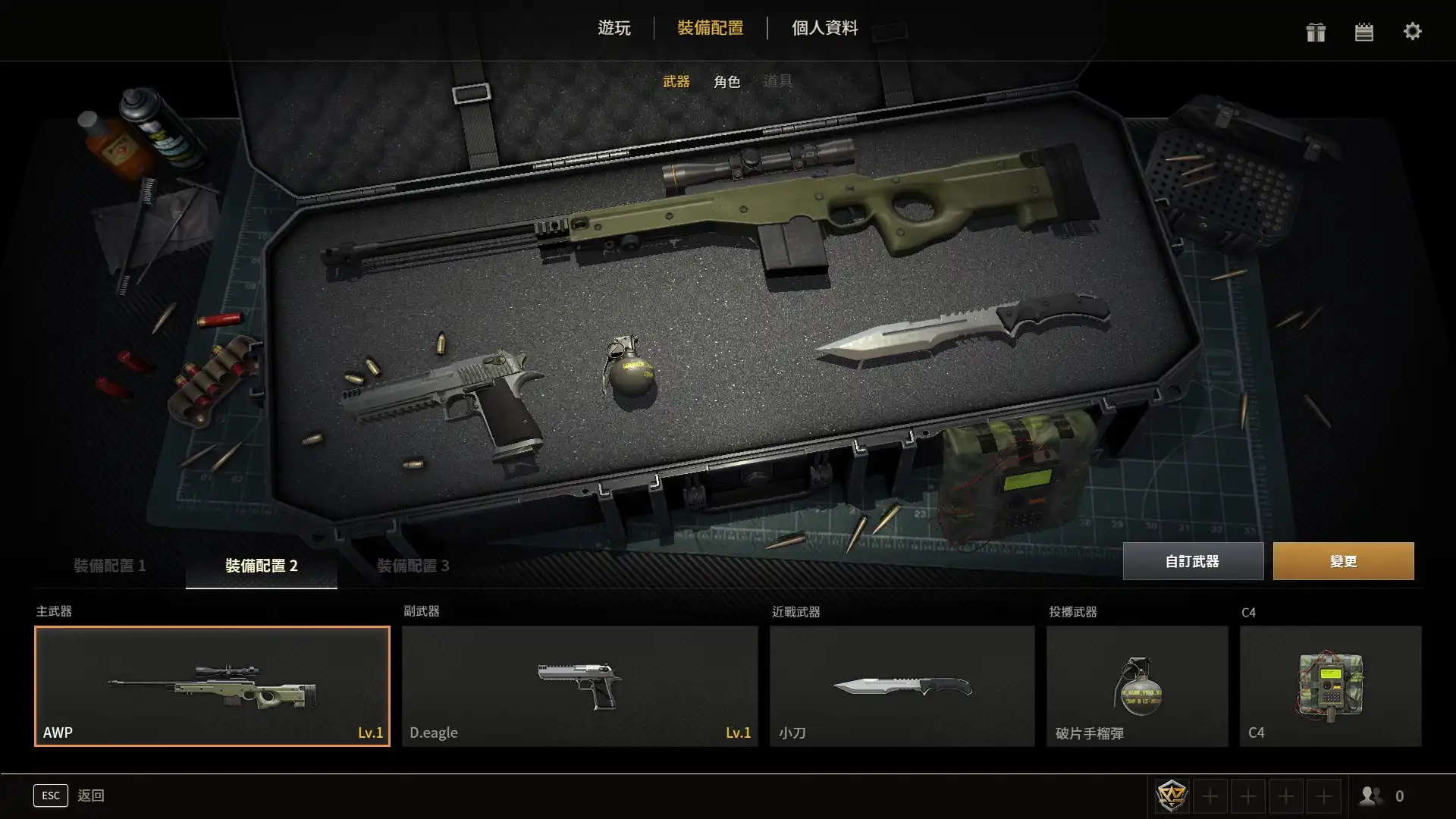Select the AWP primary weapon slot
This screenshot has width=1456, height=819.
click(212, 686)
